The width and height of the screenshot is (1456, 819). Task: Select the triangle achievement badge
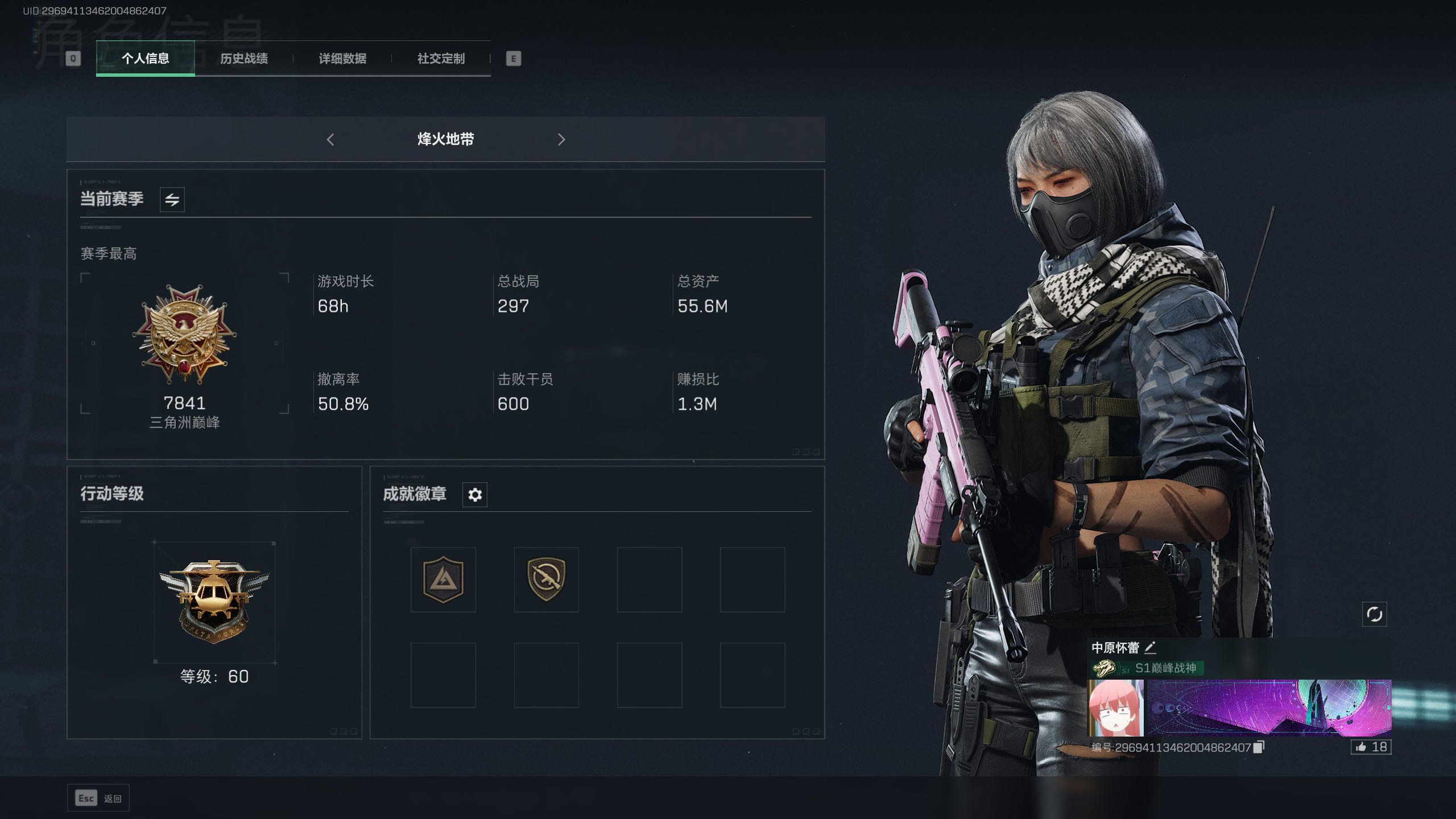tap(443, 580)
